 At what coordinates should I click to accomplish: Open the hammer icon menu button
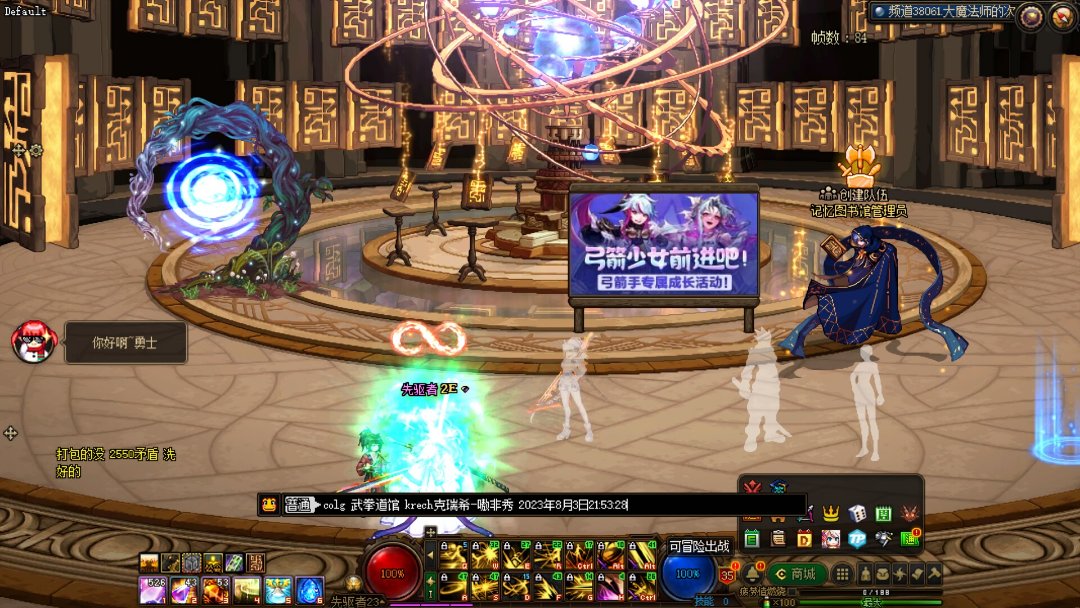tap(934, 574)
